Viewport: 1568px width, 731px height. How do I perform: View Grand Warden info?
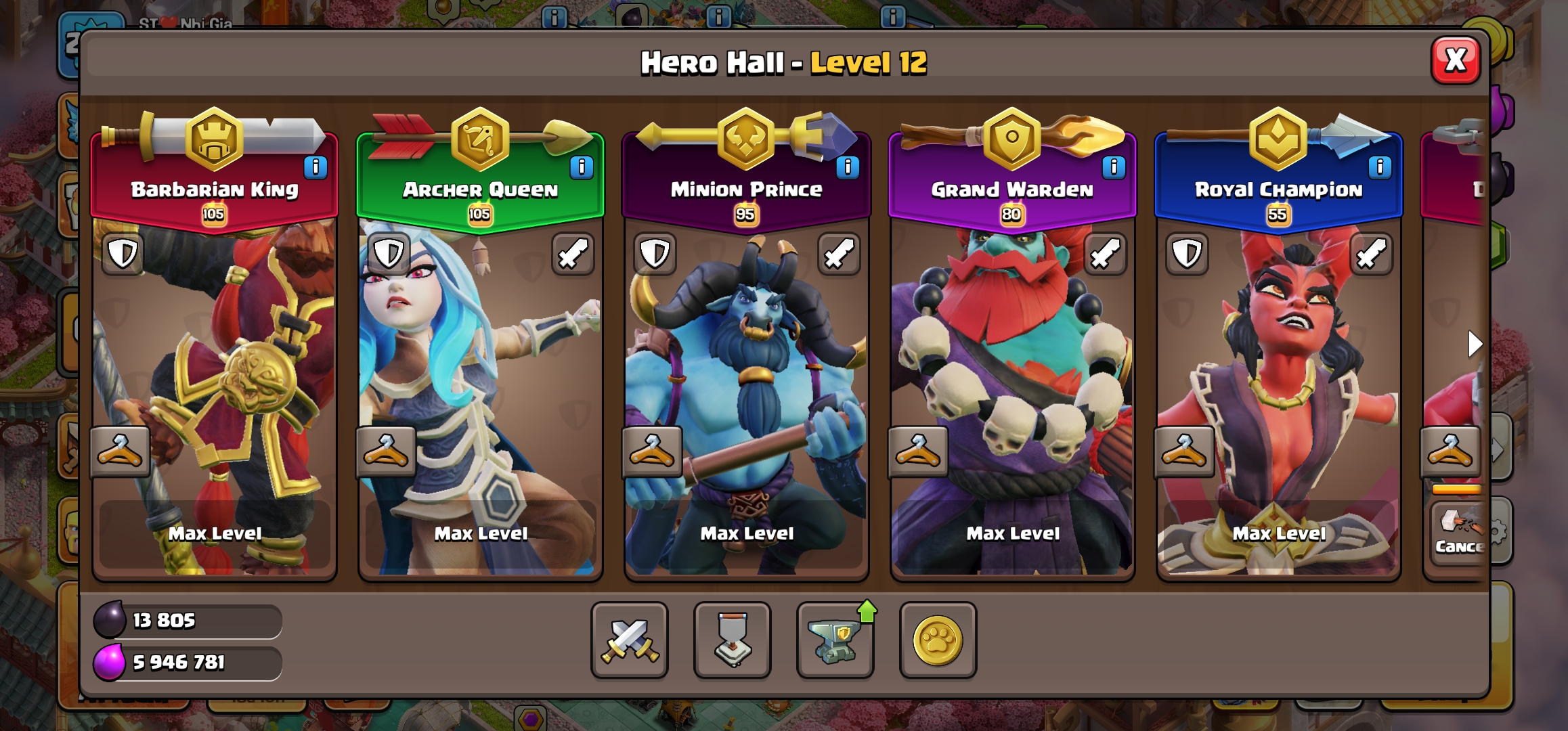(1113, 167)
